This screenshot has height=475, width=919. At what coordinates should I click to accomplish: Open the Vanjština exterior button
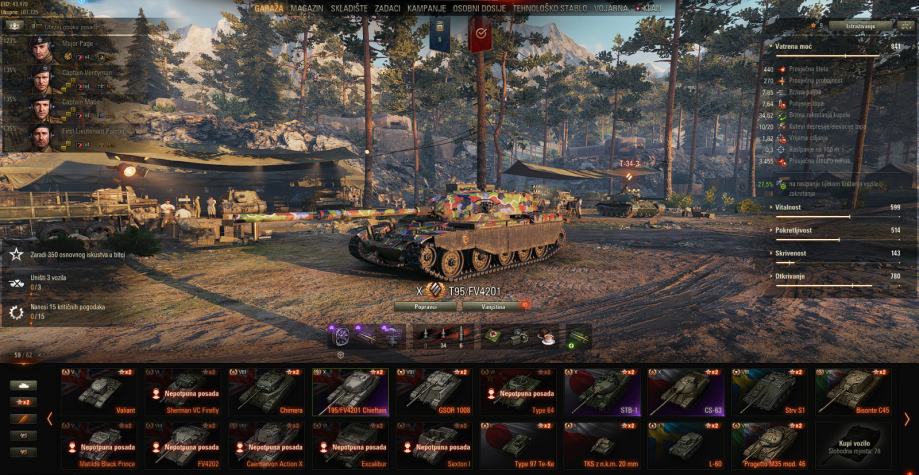(x=492, y=306)
